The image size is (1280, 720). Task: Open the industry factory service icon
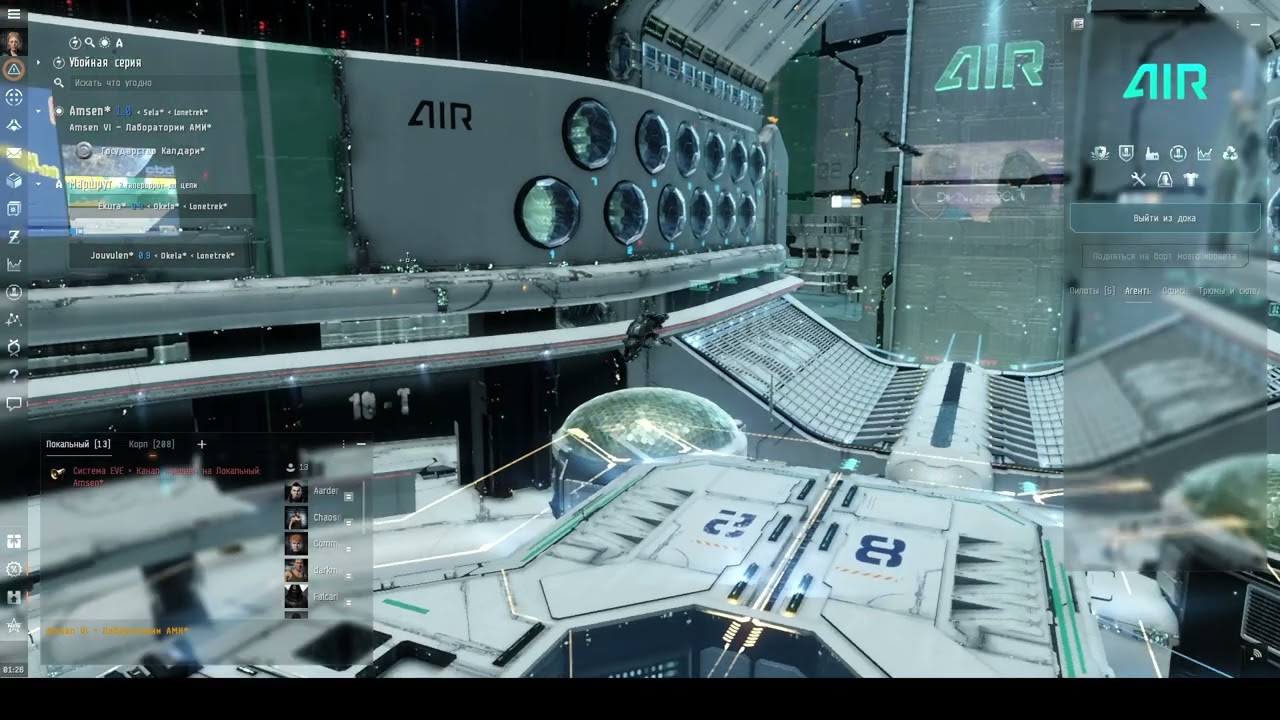tap(1152, 153)
